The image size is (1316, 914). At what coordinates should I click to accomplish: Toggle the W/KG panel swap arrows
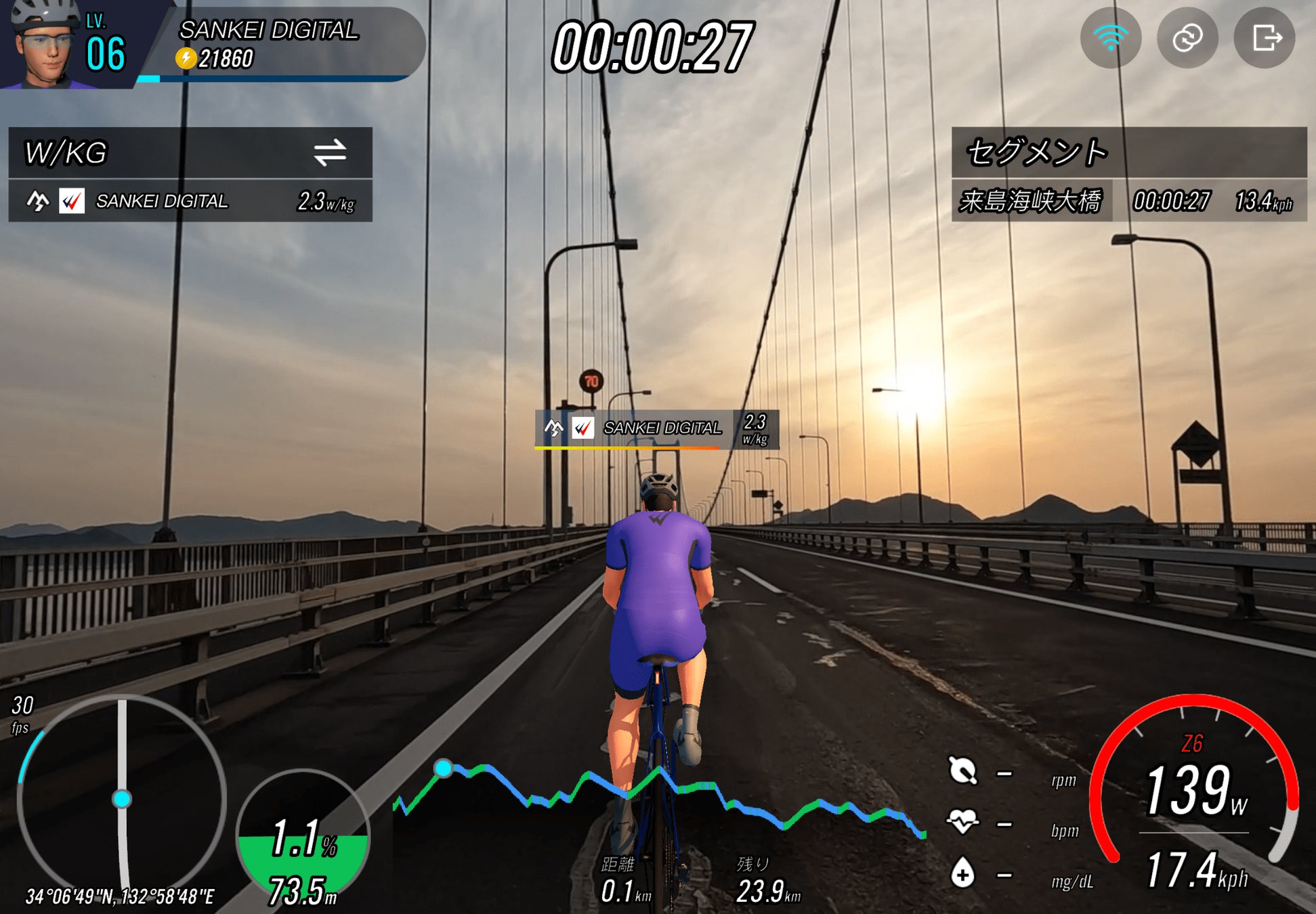coord(330,152)
